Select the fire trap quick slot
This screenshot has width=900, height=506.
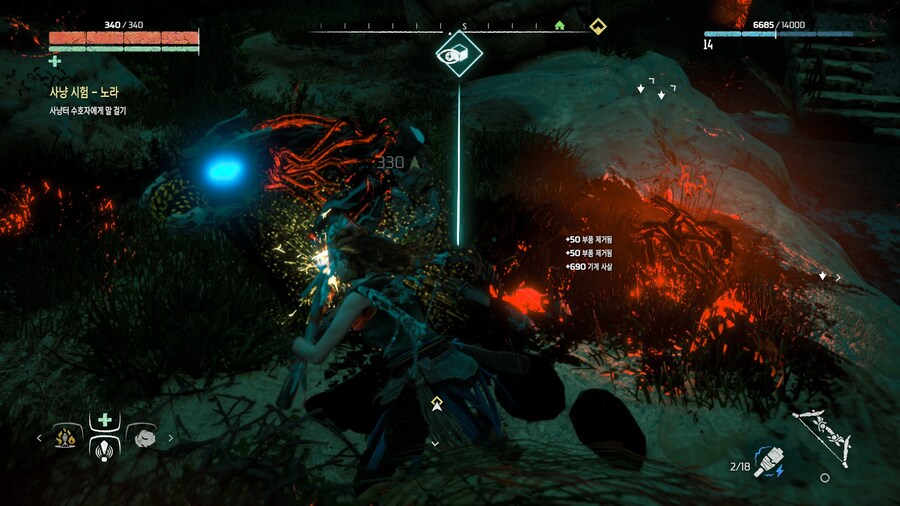click(67, 437)
